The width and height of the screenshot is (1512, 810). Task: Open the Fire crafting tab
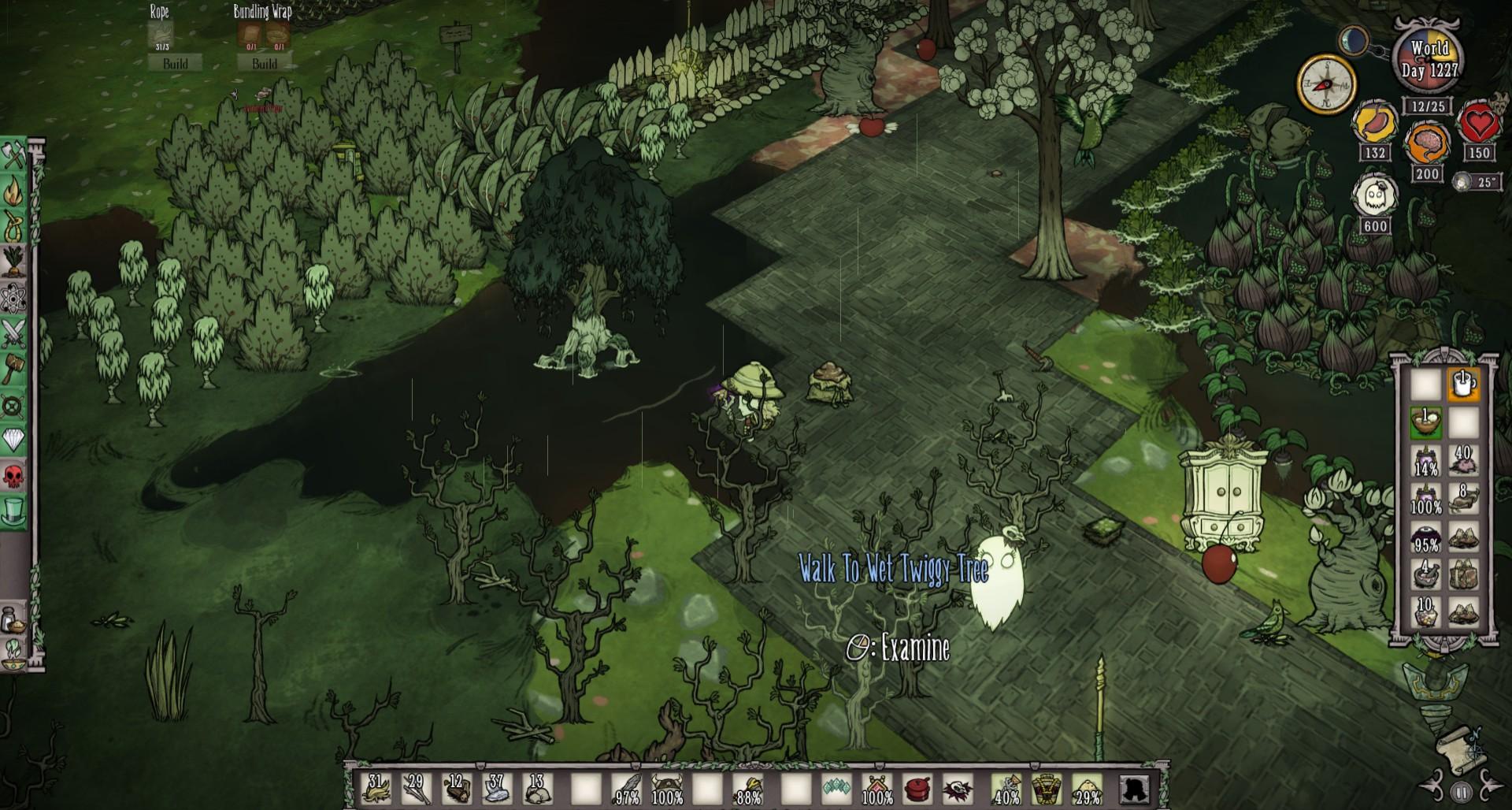coord(14,191)
